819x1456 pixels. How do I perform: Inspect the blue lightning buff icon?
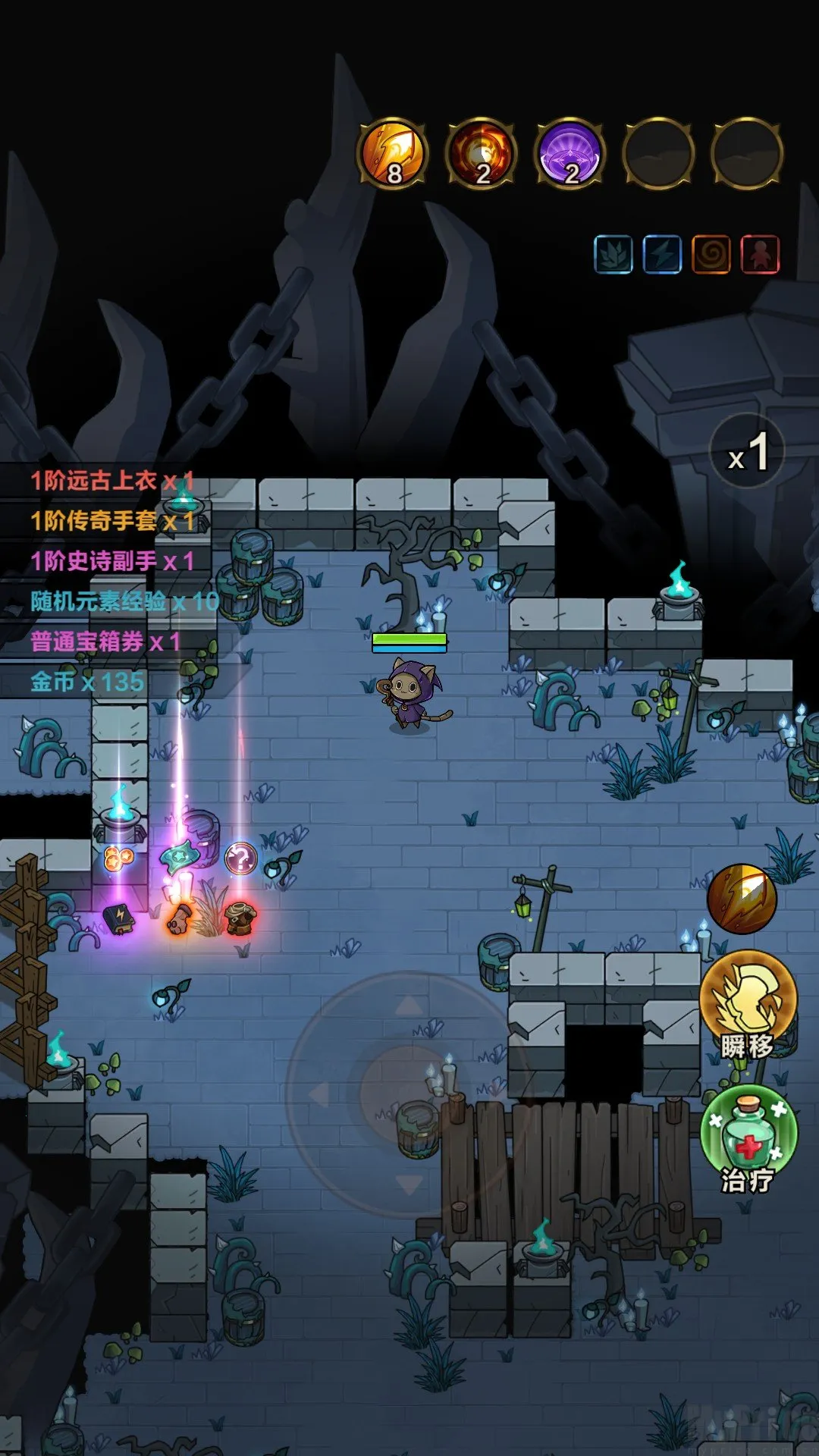tap(662, 254)
